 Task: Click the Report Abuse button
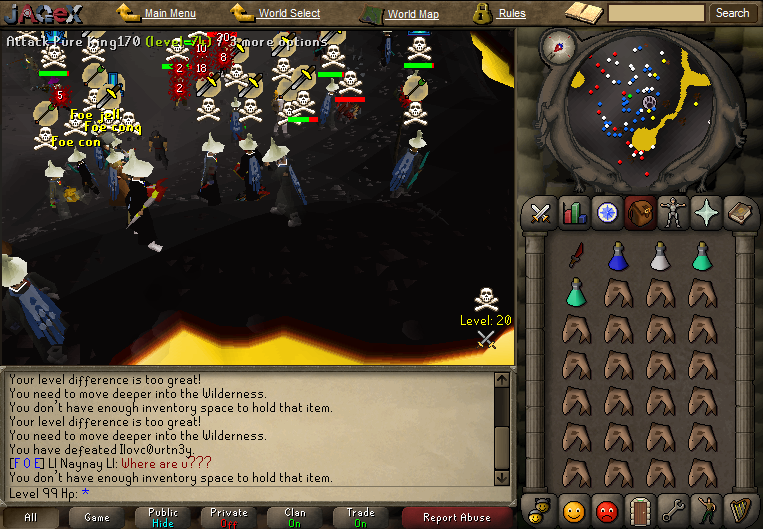pyautogui.click(x=457, y=517)
